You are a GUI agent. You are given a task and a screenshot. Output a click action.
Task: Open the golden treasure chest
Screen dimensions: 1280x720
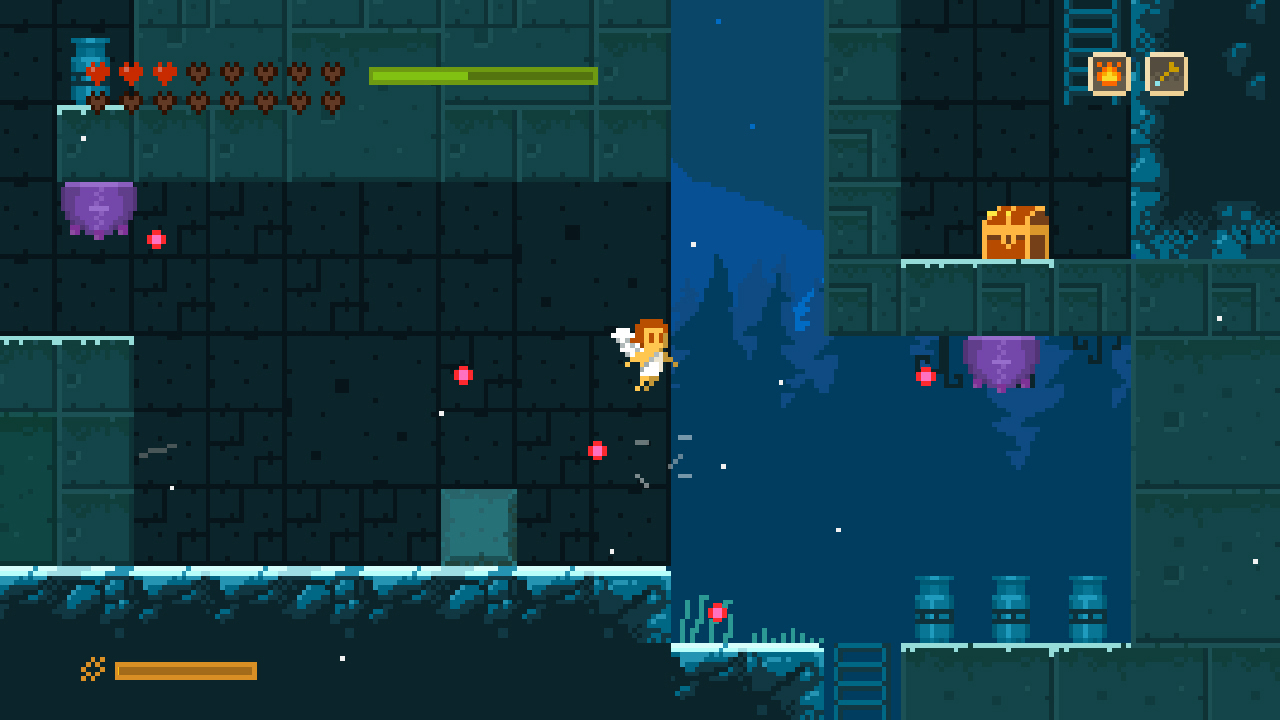coord(1013,230)
